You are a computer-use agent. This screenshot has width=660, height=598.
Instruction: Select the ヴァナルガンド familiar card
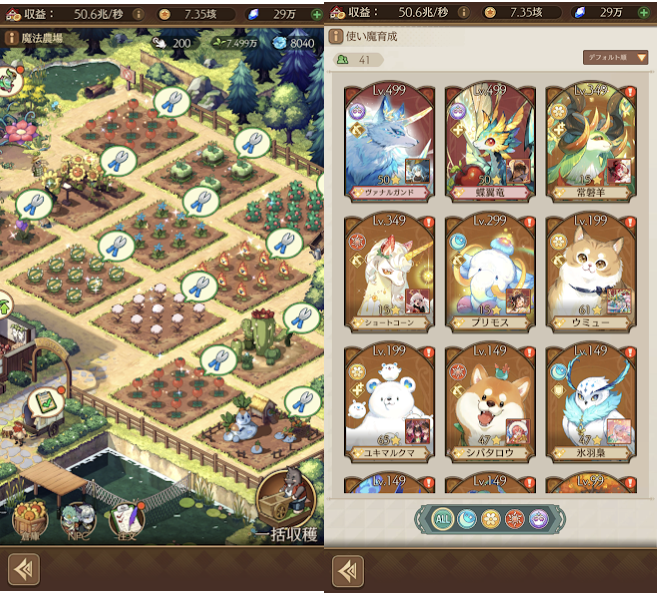pyautogui.click(x=388, y=144)
